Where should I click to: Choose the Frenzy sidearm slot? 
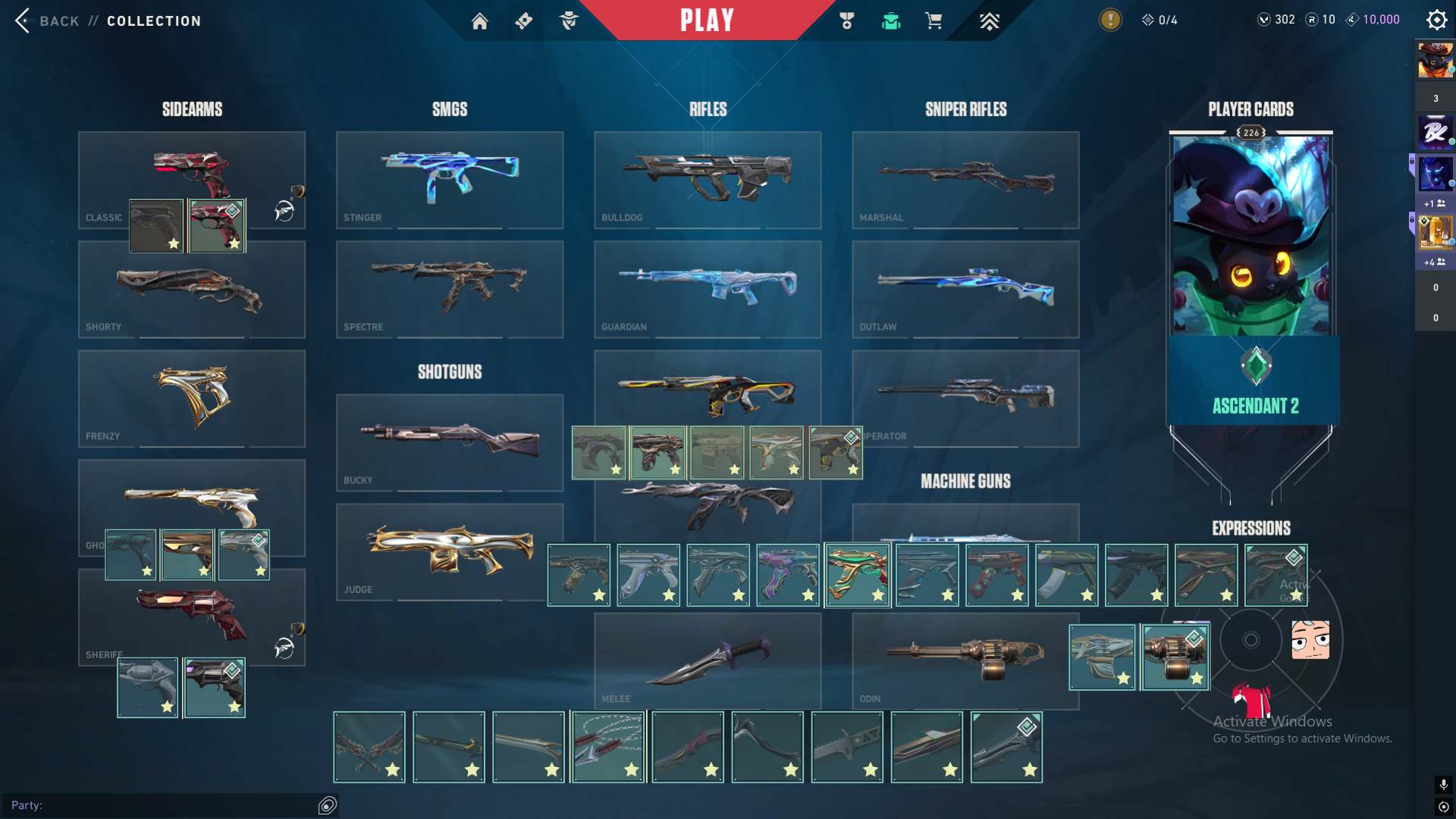pos(191,398)
